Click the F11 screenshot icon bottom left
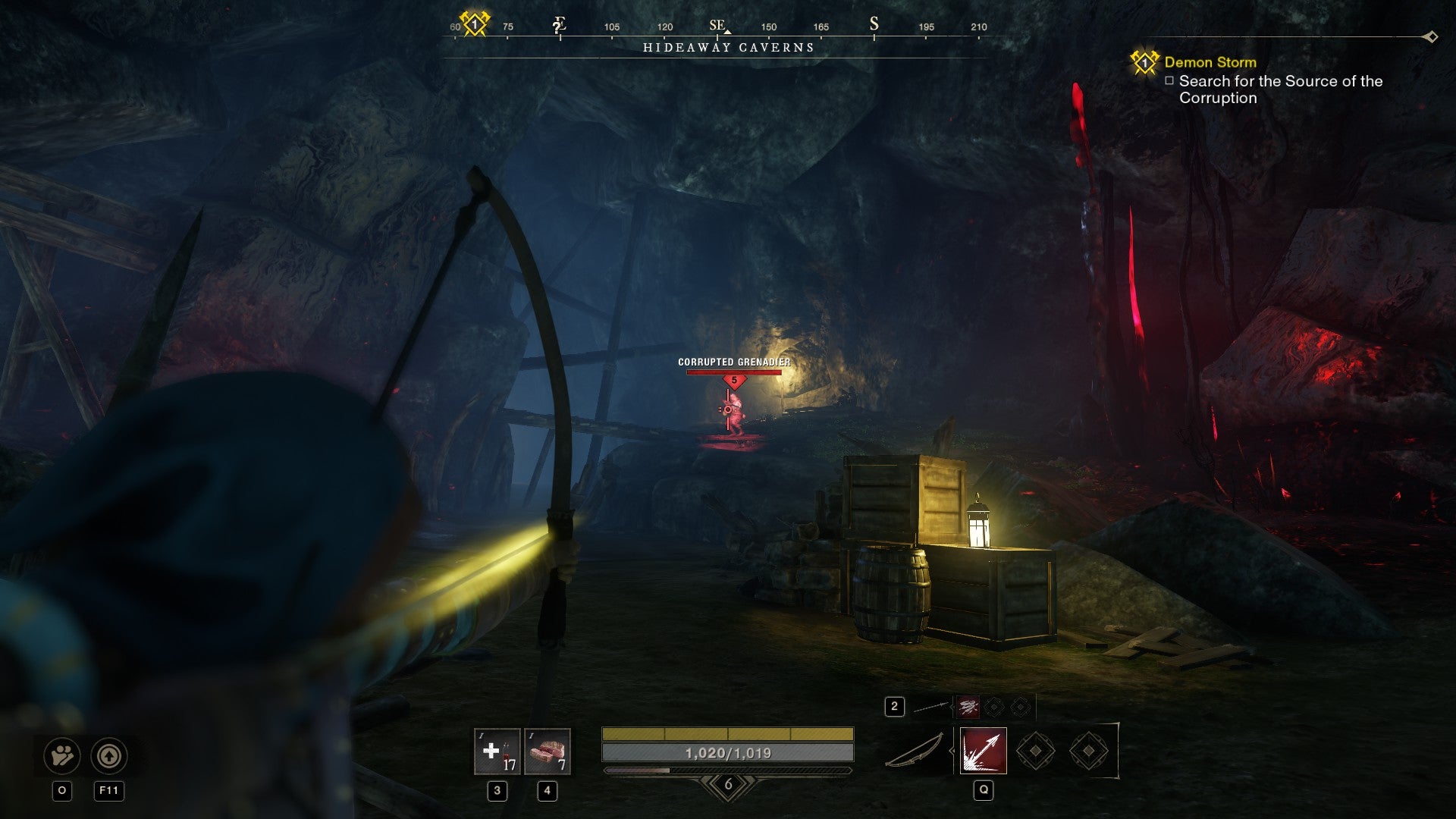 coord(111,755)
